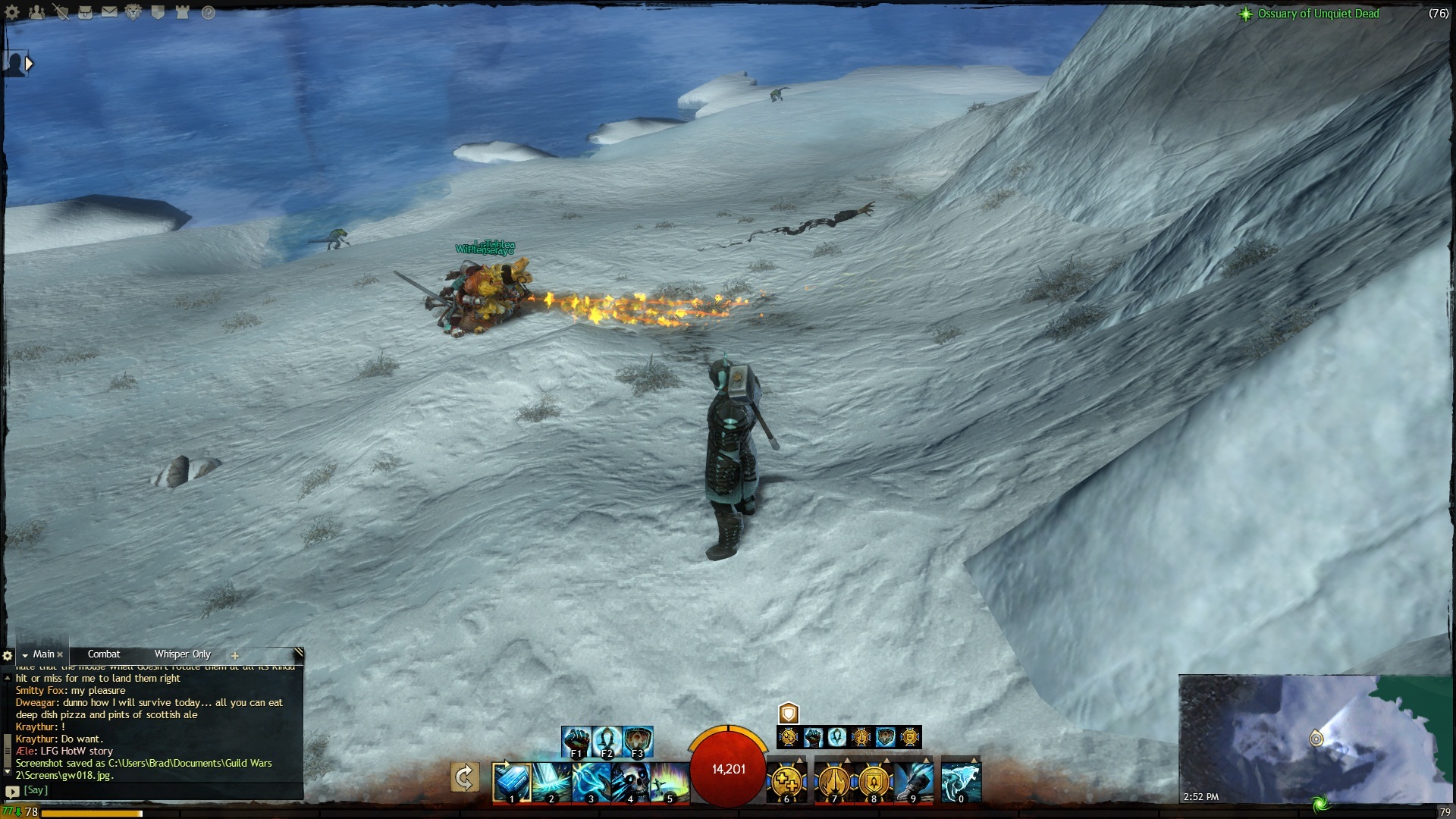1456x819 pixels.
Task: Trigger the F1 fist virtue ability
Action: point(576,741)
